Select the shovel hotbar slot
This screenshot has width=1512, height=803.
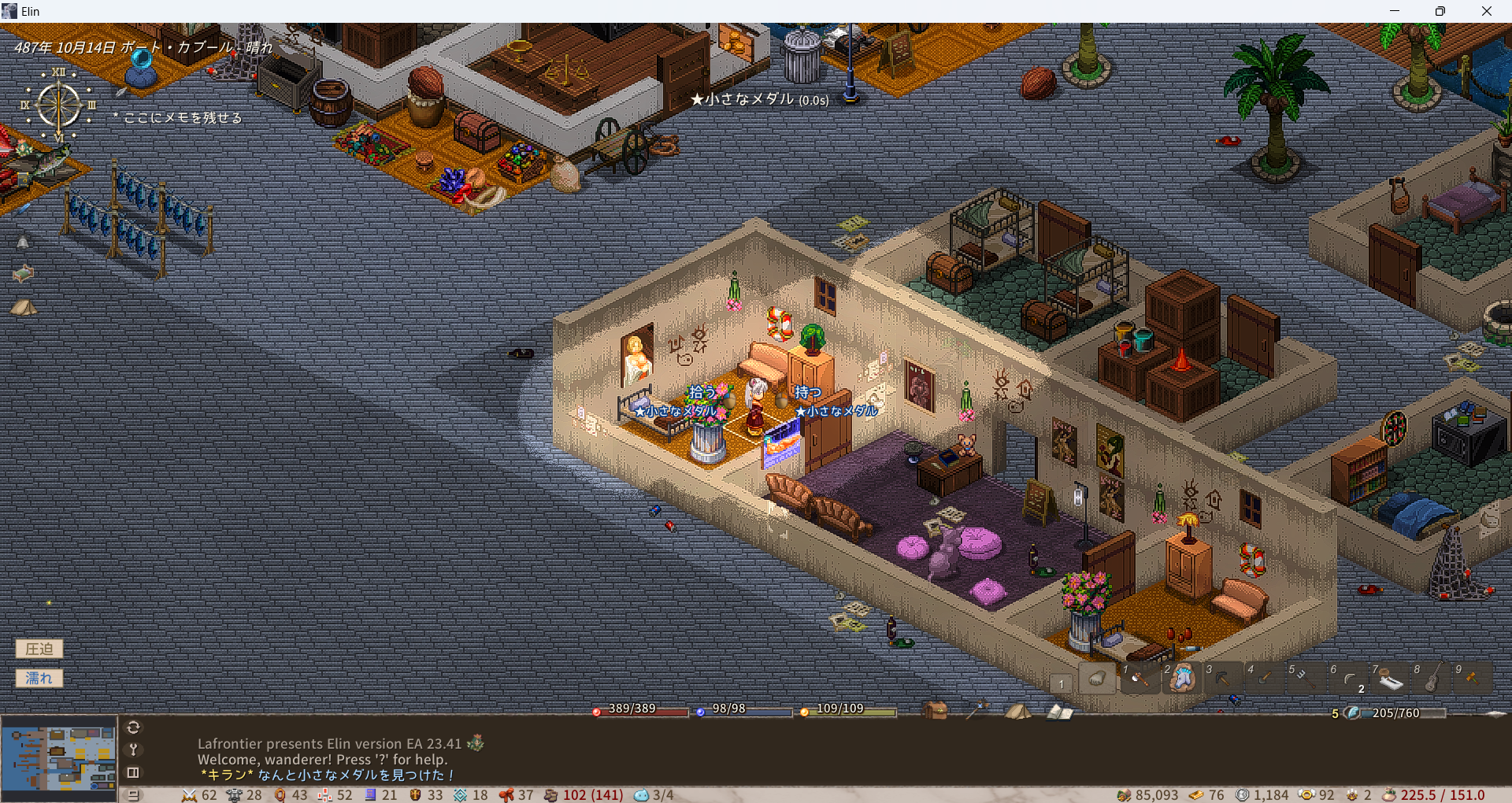coord(1265,679)
